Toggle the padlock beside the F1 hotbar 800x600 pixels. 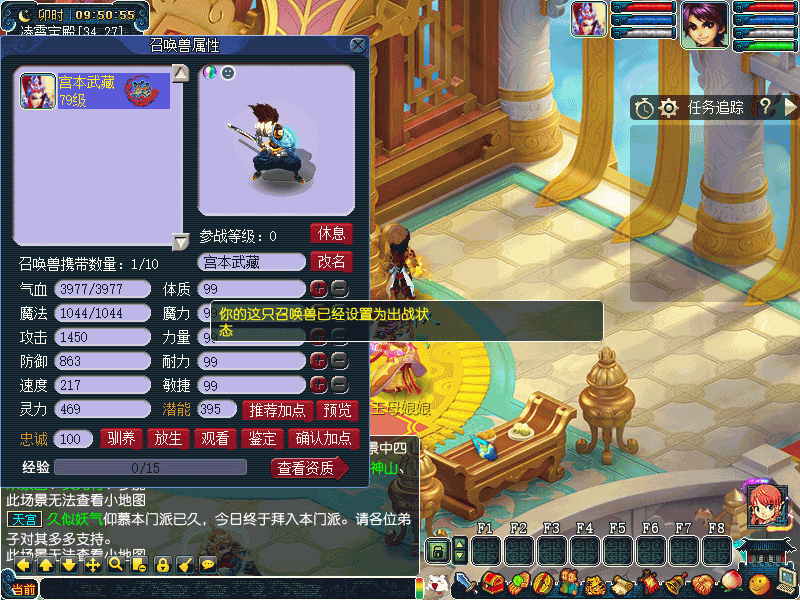tap(437, 550)
